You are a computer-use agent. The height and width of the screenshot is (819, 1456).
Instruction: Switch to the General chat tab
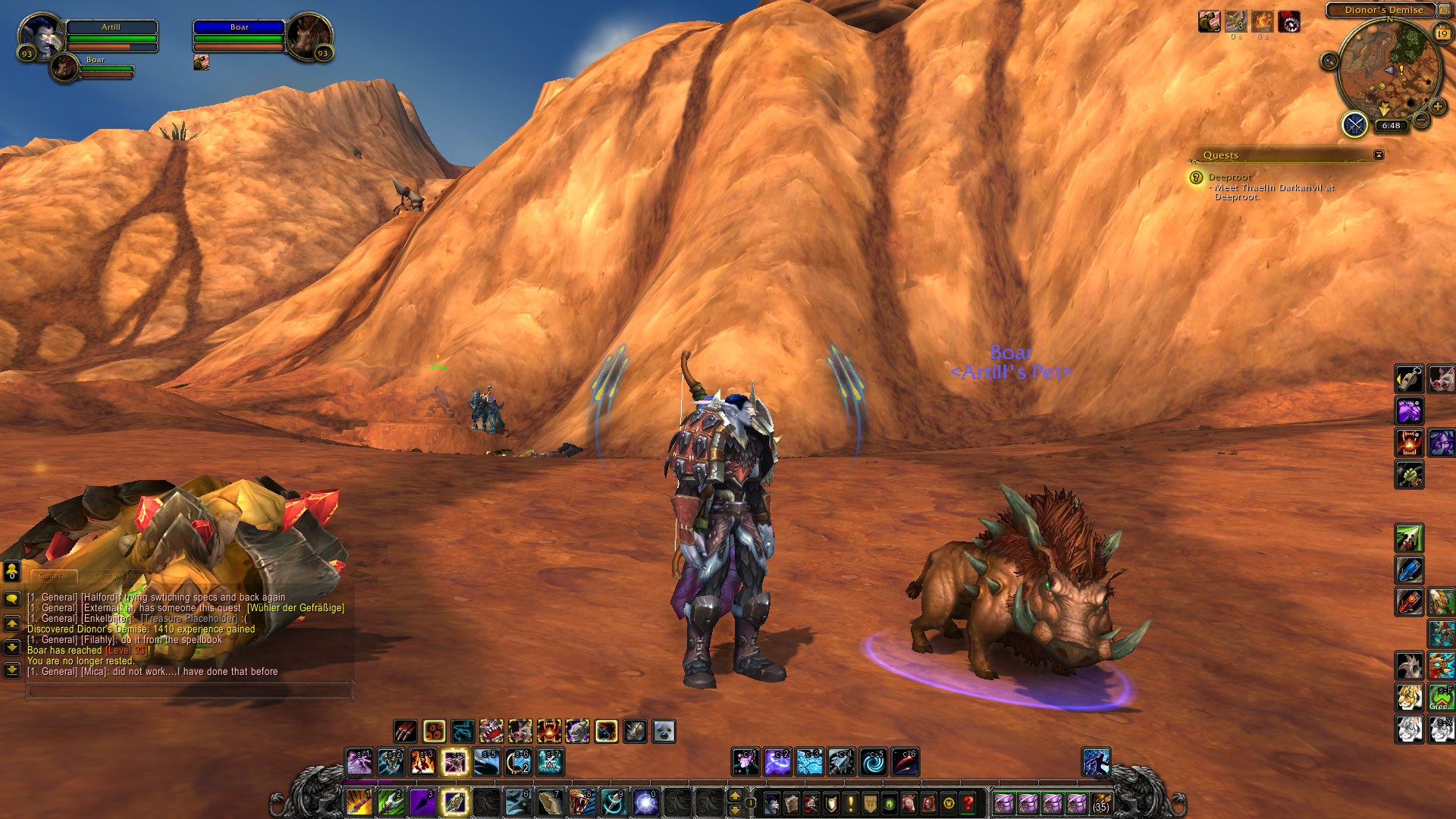(53, 576)
